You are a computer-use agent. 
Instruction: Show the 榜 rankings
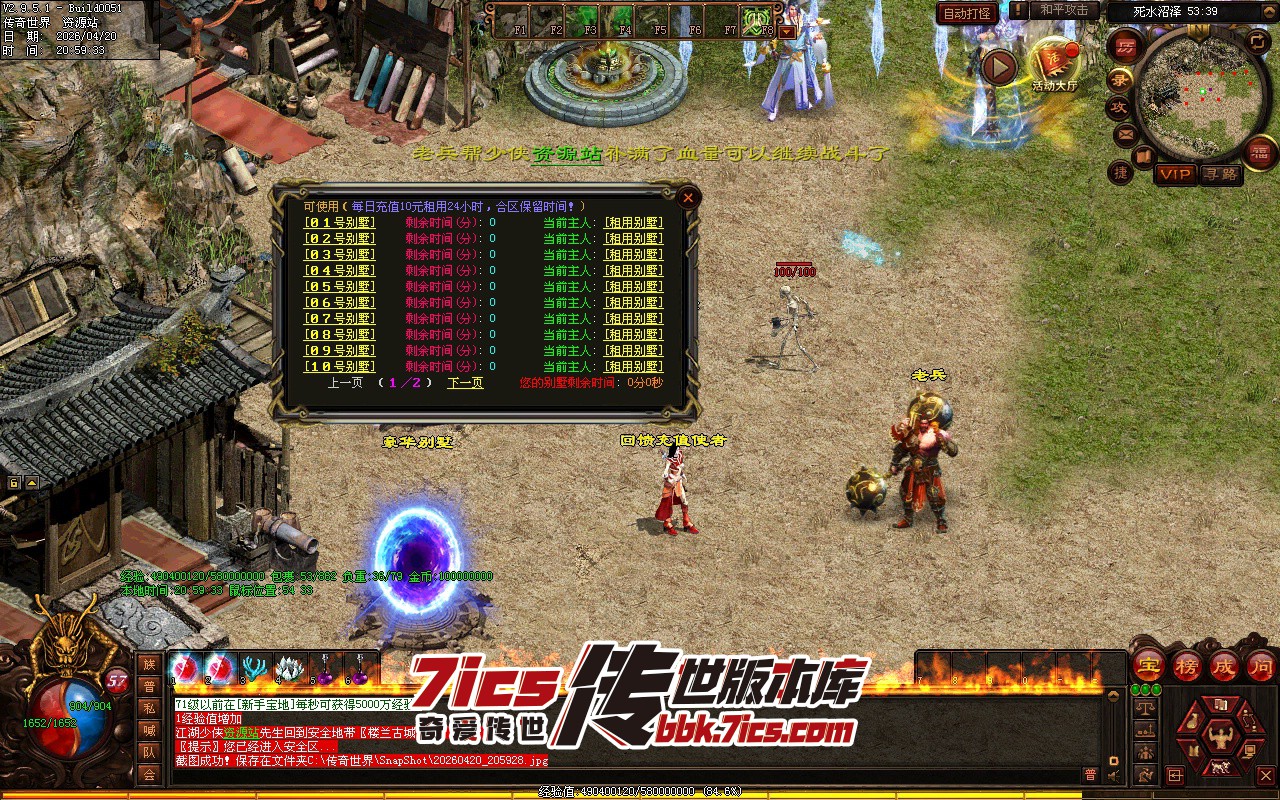pyautogui.click(x=1186, y=665)
